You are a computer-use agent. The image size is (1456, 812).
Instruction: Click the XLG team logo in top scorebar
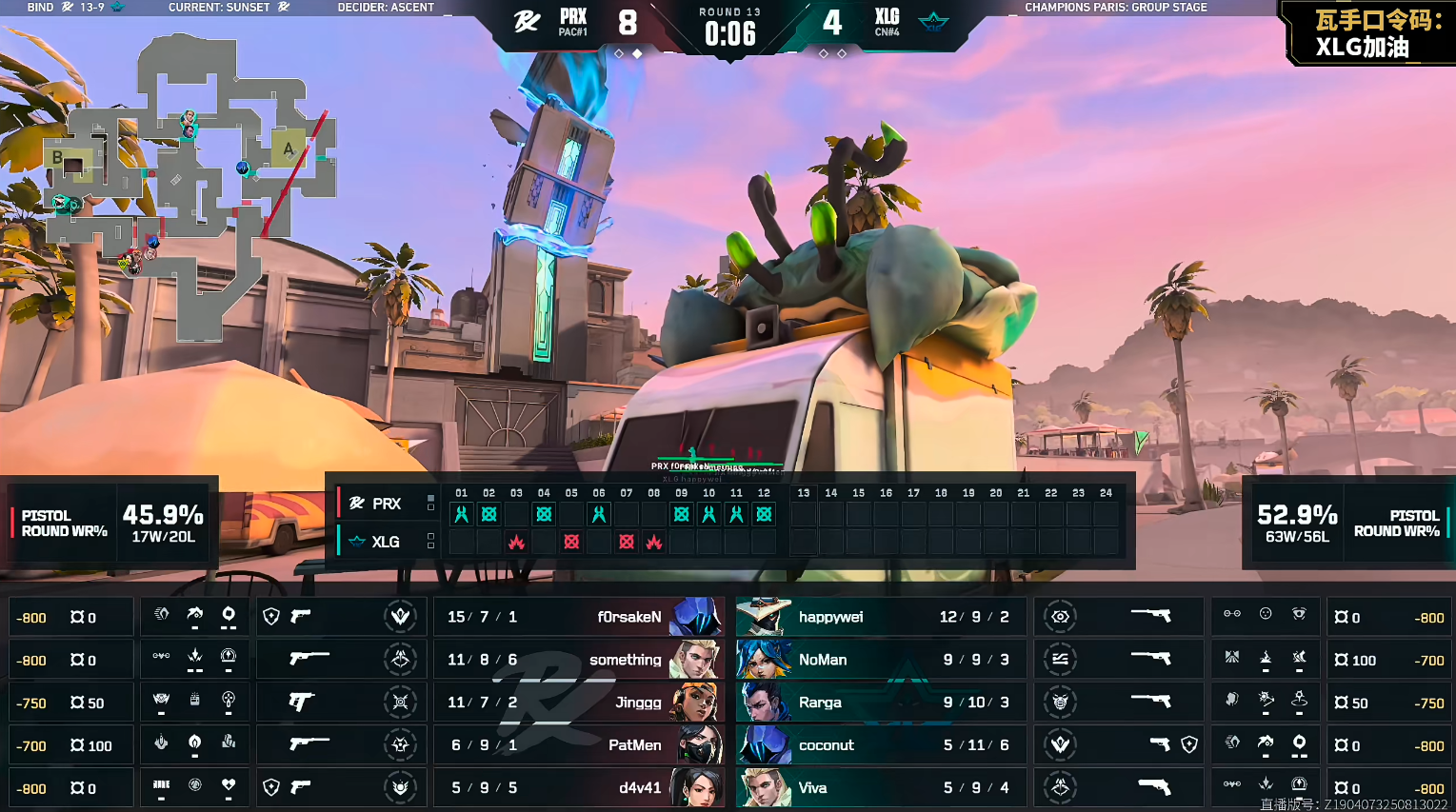[933, 22]
